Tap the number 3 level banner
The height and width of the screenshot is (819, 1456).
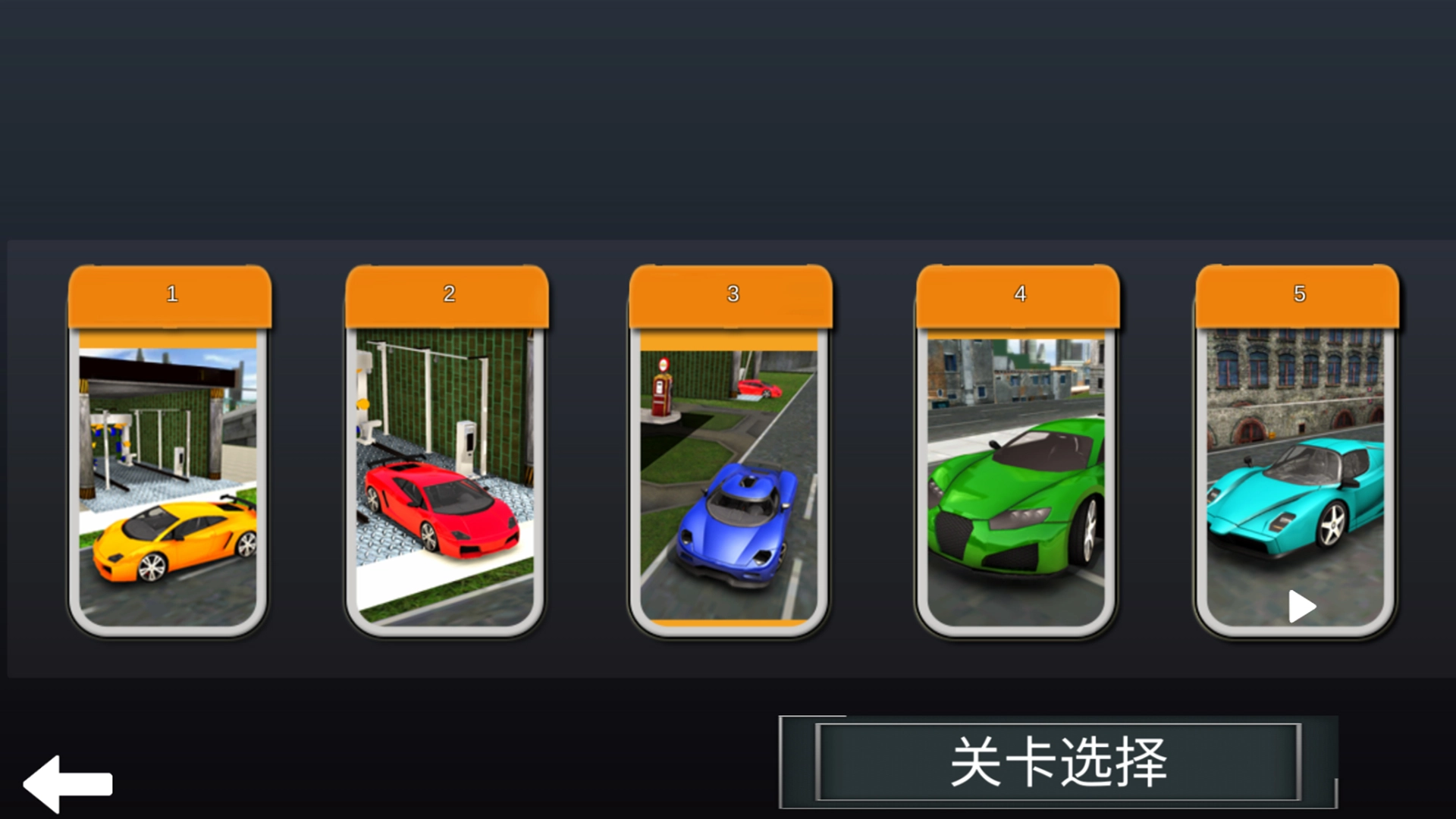pyautogui.click(x=732, y=294)
